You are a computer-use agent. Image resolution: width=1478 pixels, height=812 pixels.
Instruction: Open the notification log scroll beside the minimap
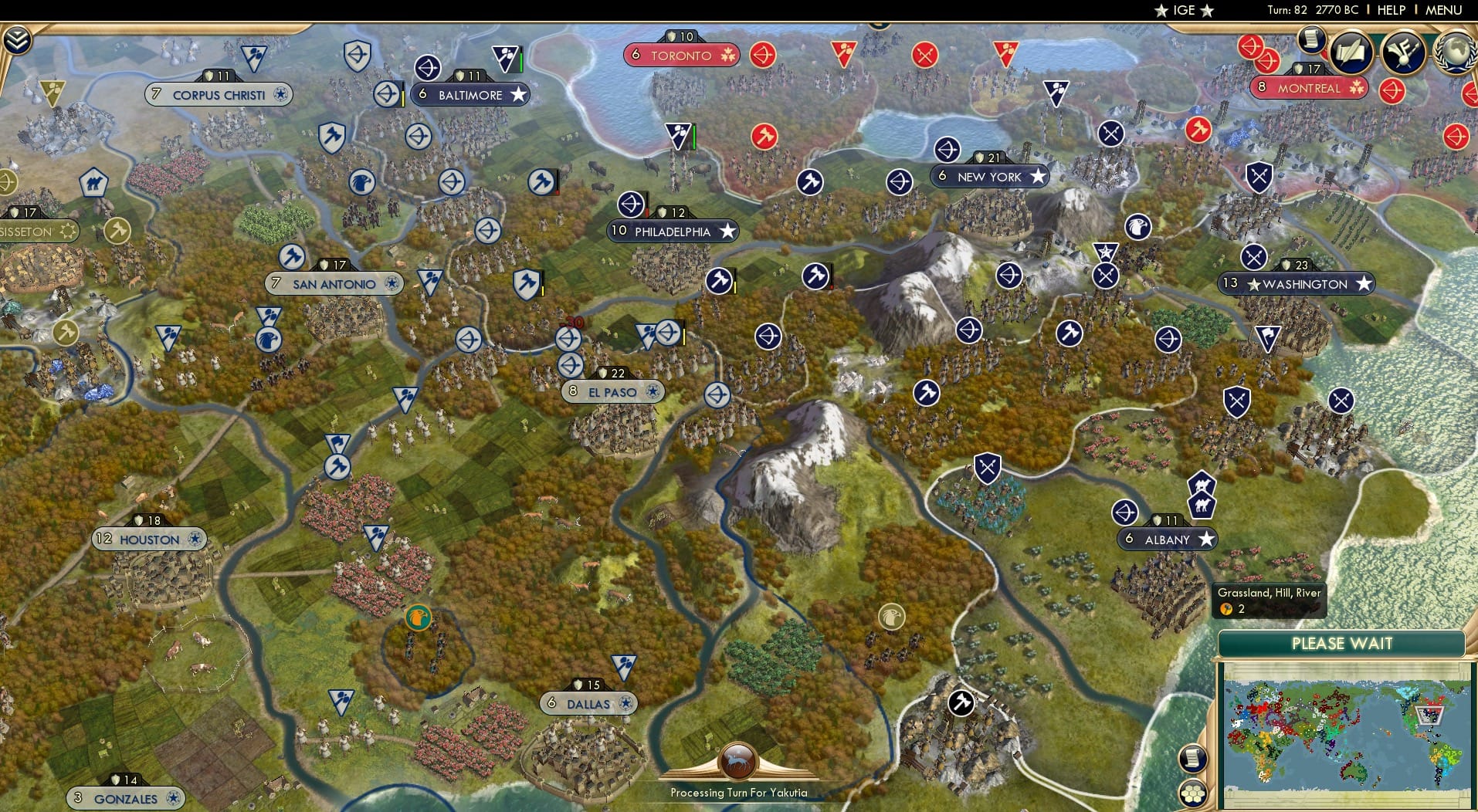point(1193,759)
